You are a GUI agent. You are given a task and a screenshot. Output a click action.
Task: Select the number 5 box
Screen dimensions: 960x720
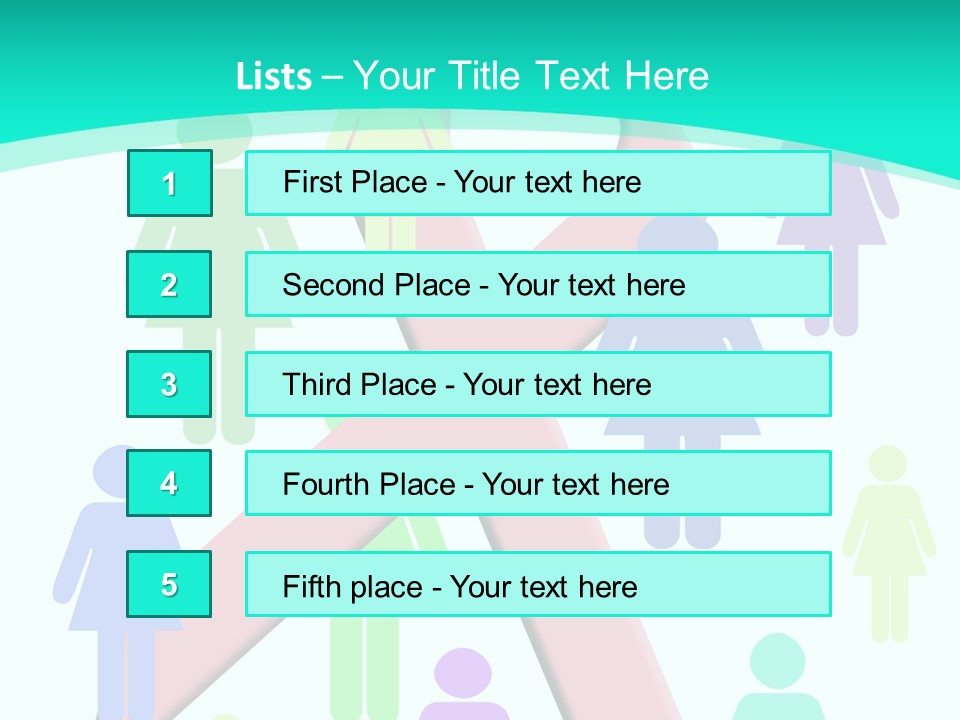pos(169,584)
